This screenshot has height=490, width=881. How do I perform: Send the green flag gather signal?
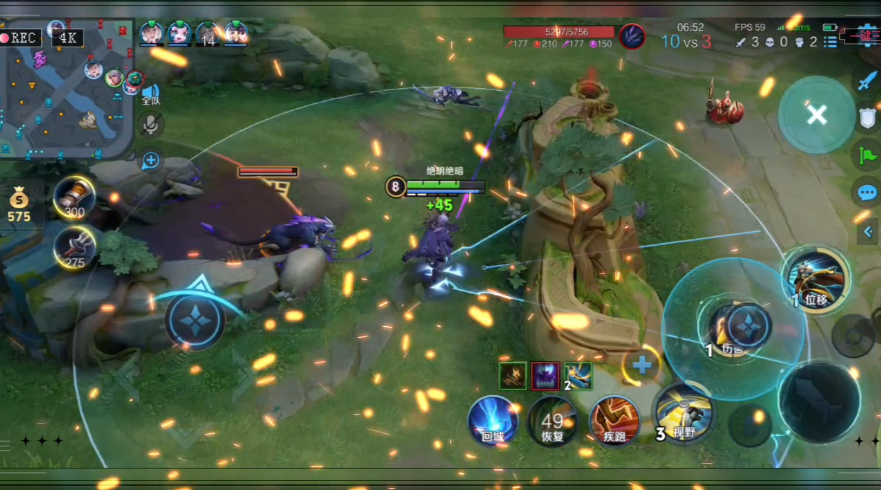coord(866,155)
